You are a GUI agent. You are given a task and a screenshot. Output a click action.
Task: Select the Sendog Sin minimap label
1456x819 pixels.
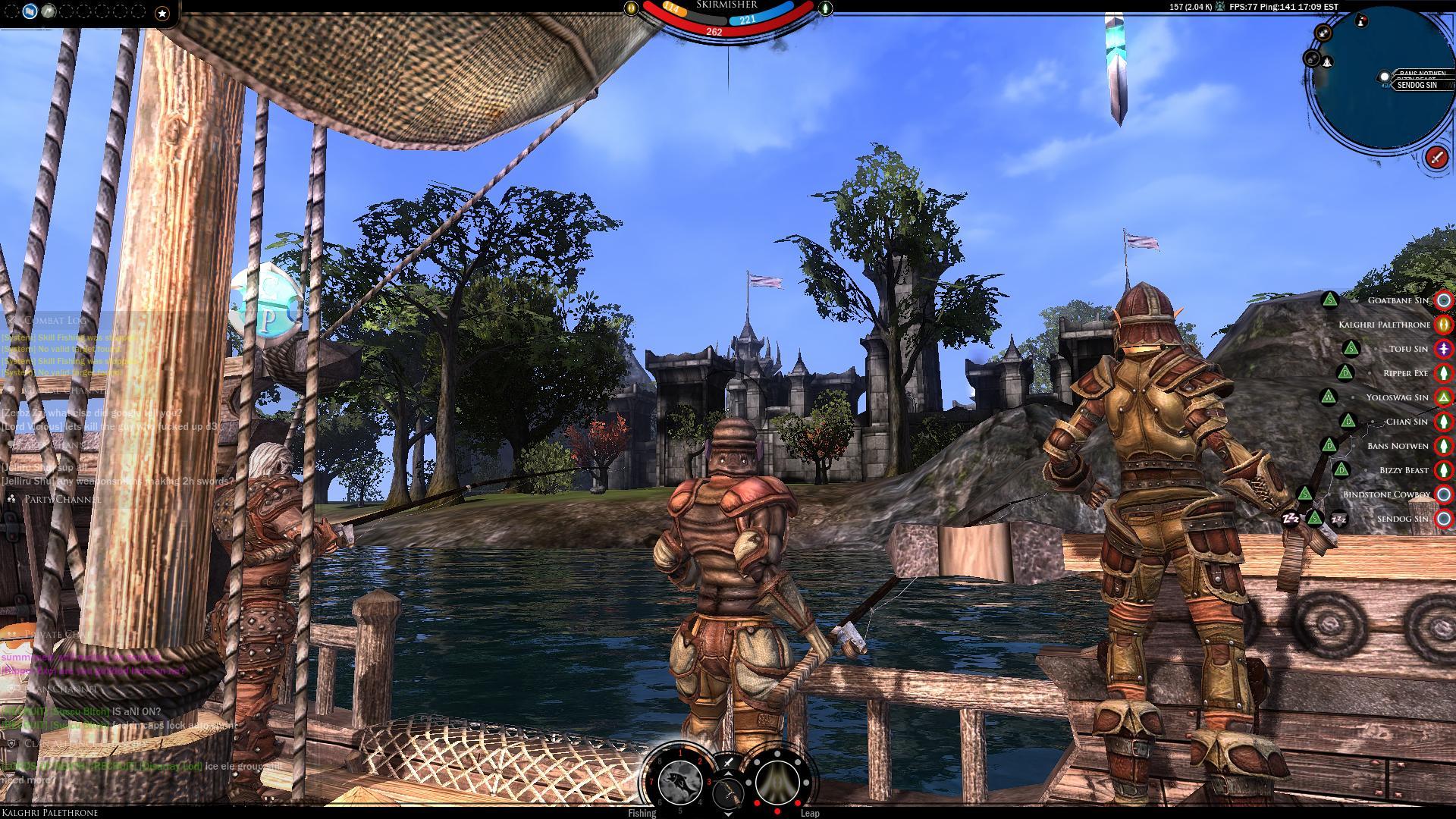tap(1417, 86)
